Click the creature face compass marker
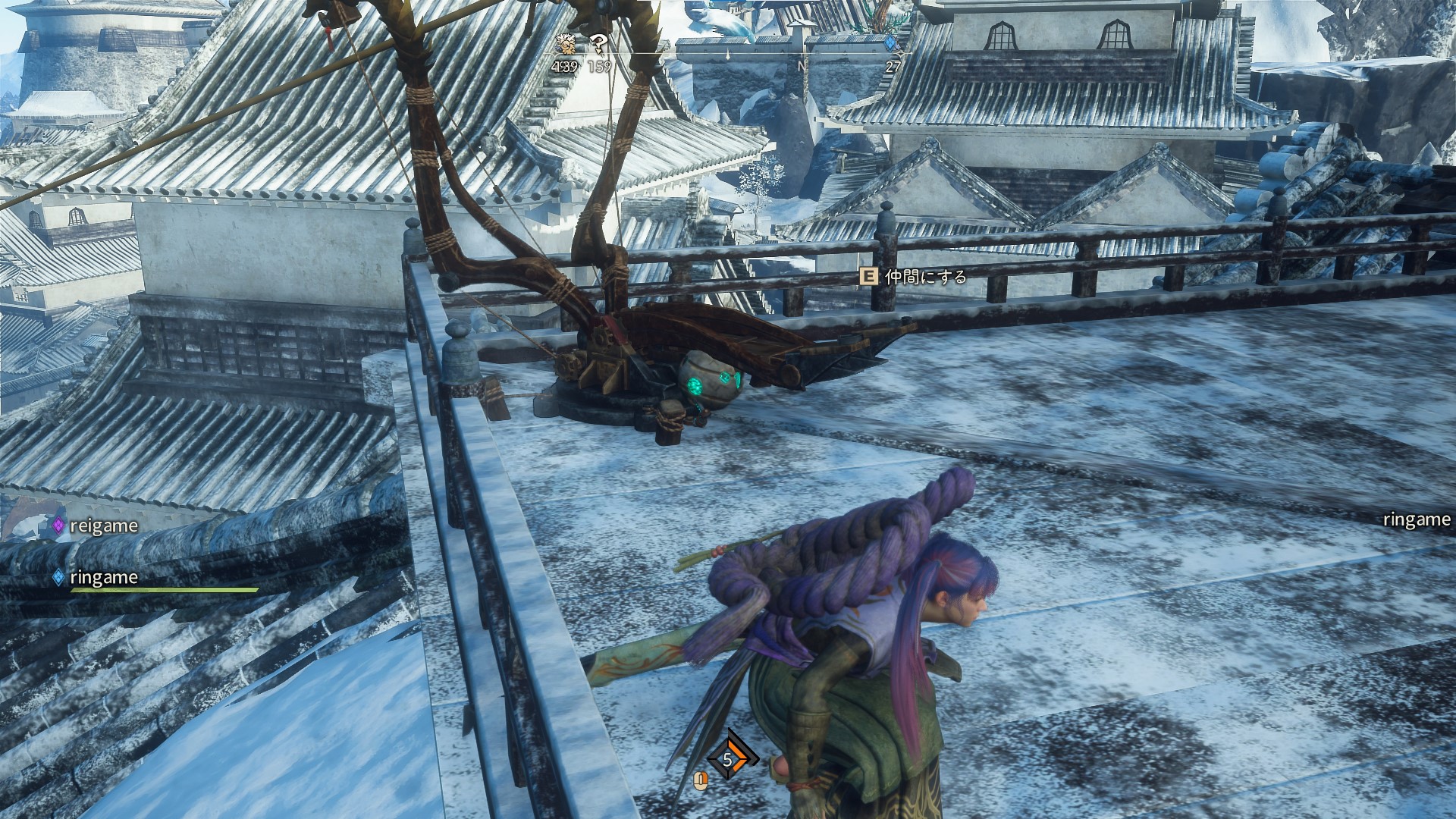This screenshot has width=1456, height=819. pos(564,43)
